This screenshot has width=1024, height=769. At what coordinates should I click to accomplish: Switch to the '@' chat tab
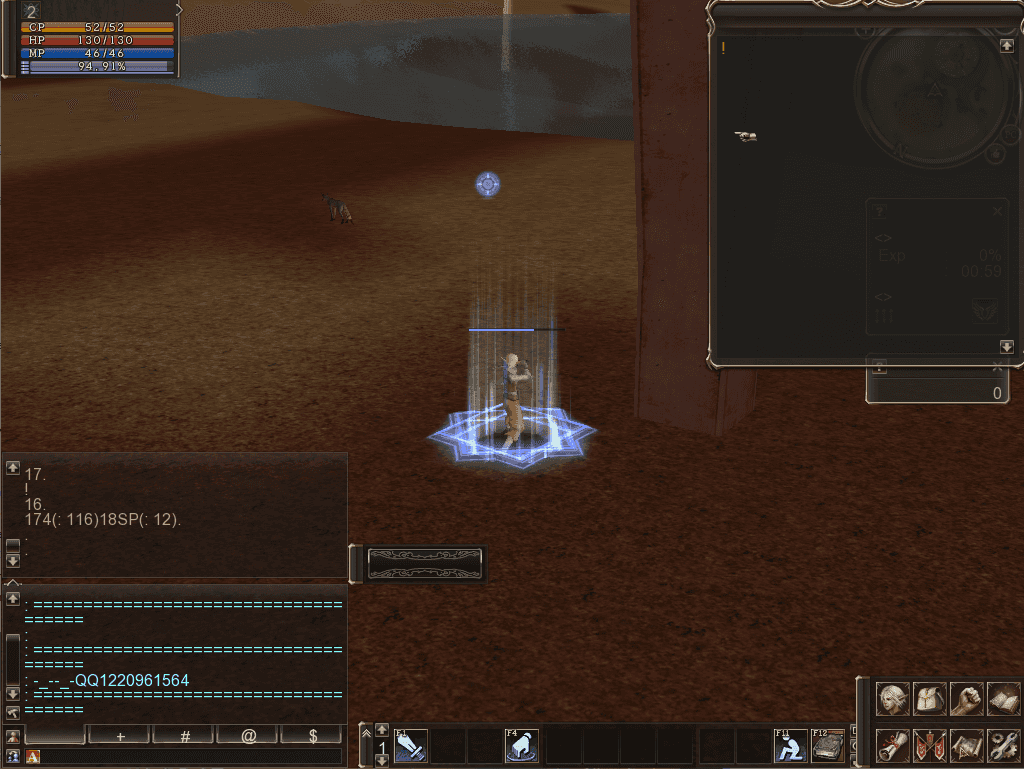click(249, 735)
